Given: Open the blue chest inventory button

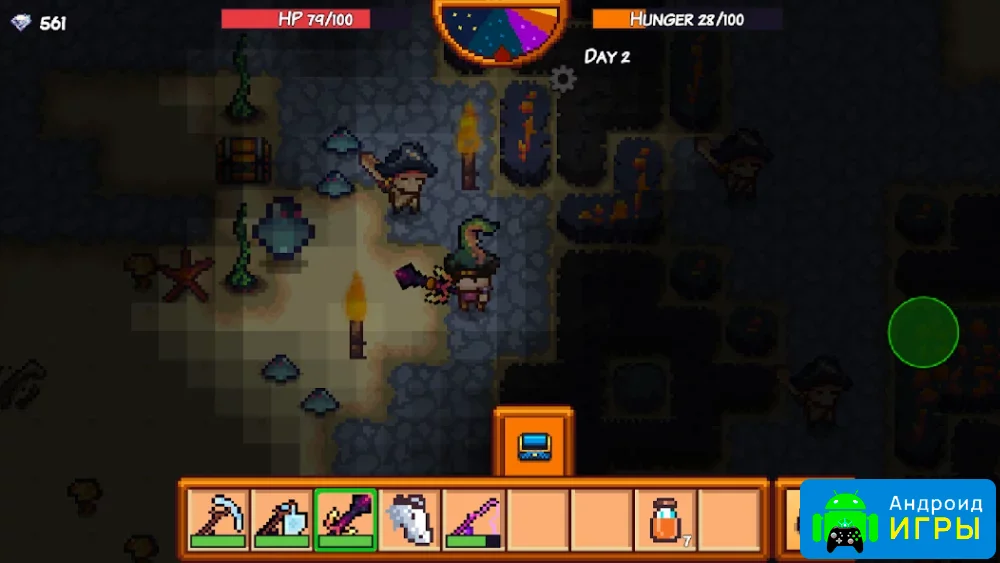Looking at the screenshot, I should tap(533, 445).
